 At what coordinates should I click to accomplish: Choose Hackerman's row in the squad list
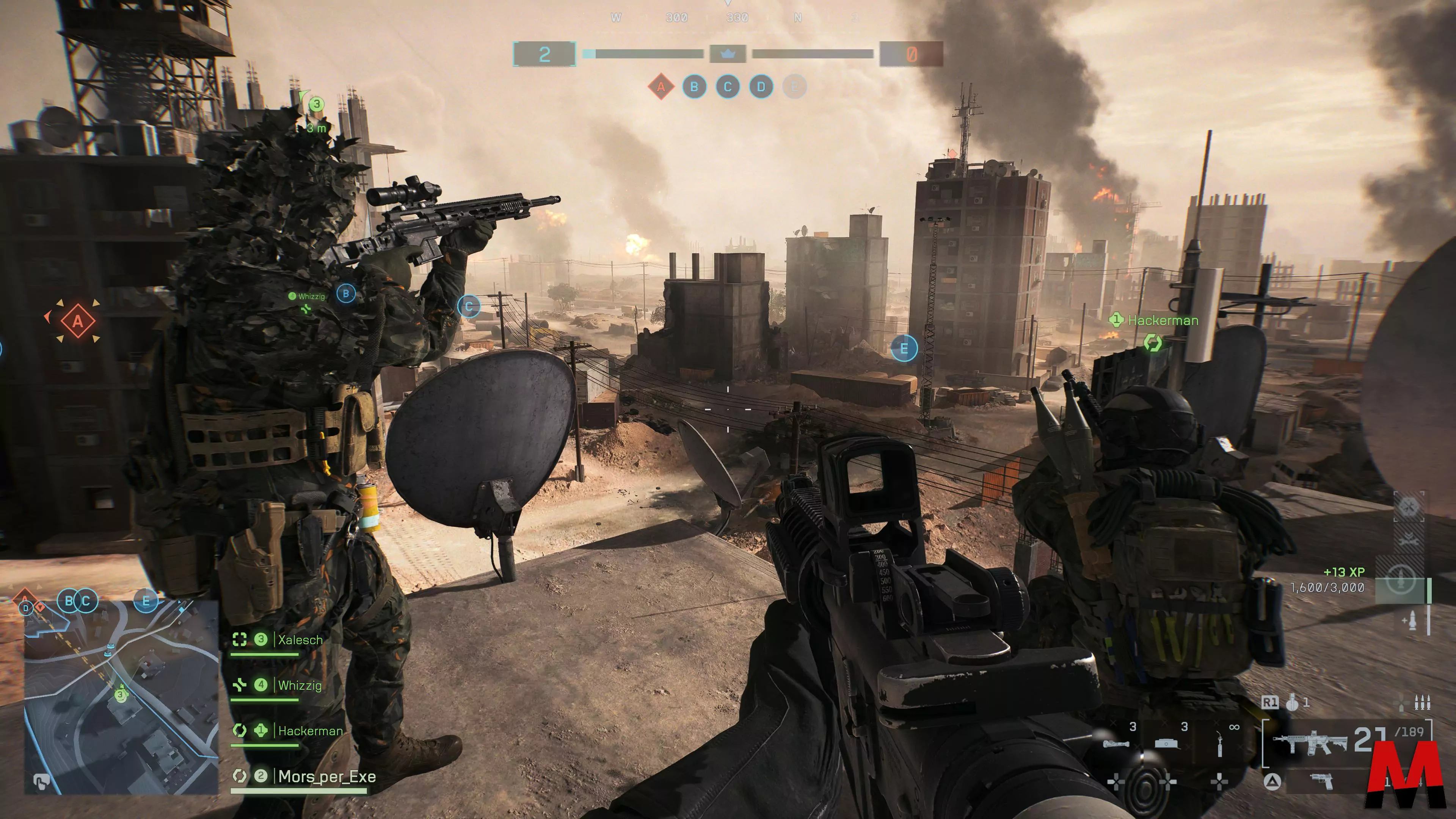310,731
